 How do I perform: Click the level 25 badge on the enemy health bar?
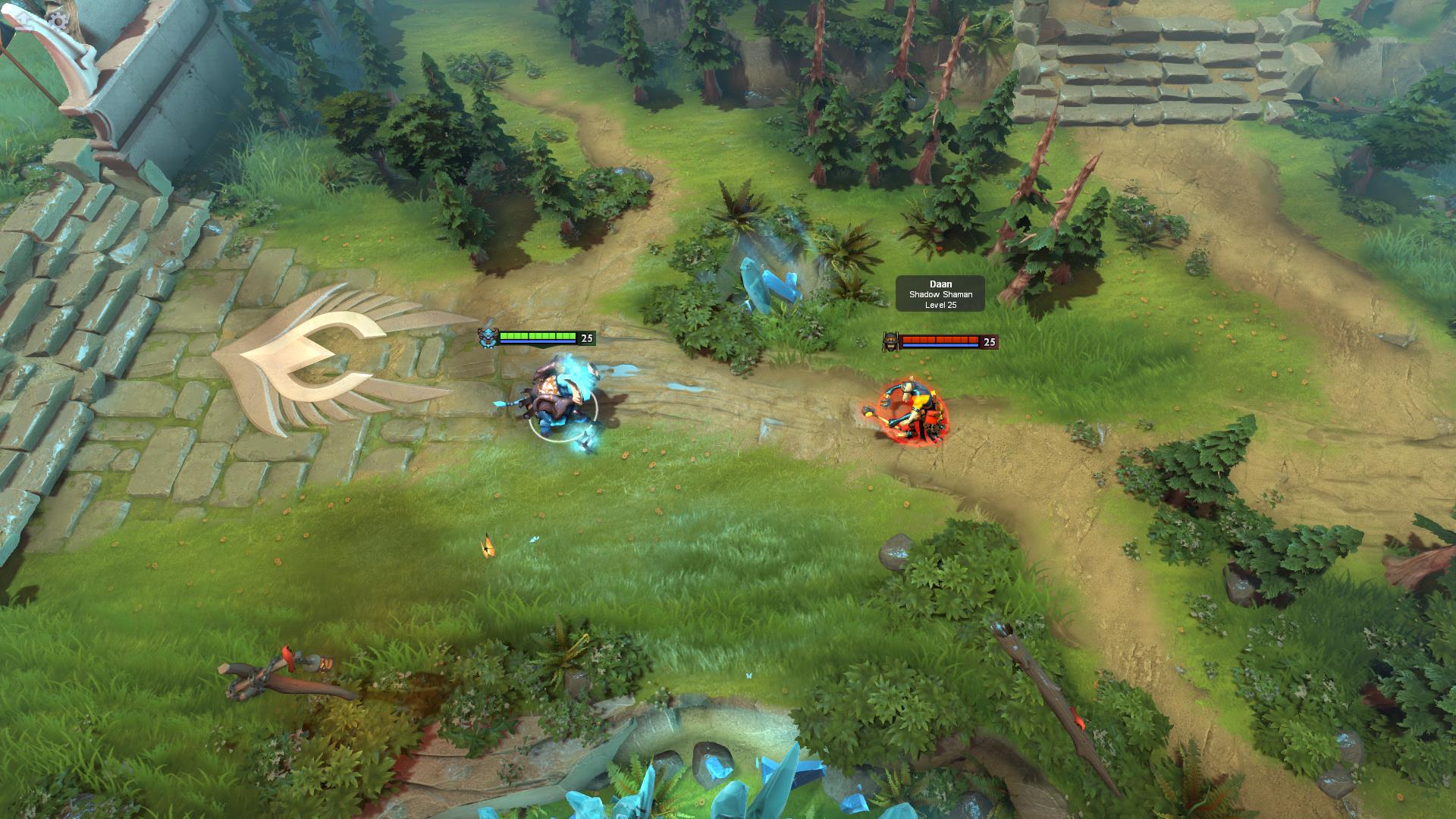(988, 343)
